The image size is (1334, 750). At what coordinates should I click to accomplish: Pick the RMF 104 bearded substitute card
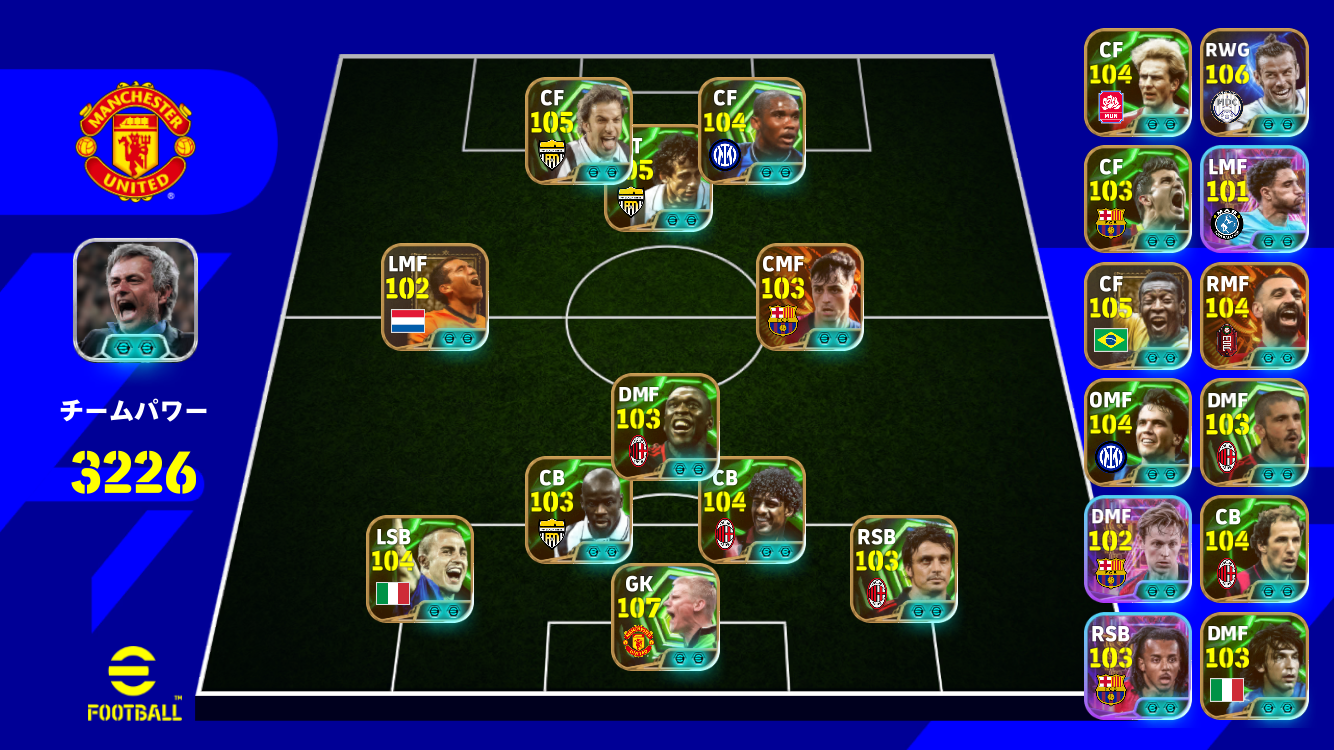pyautogui.click(x=1254, y=316)
